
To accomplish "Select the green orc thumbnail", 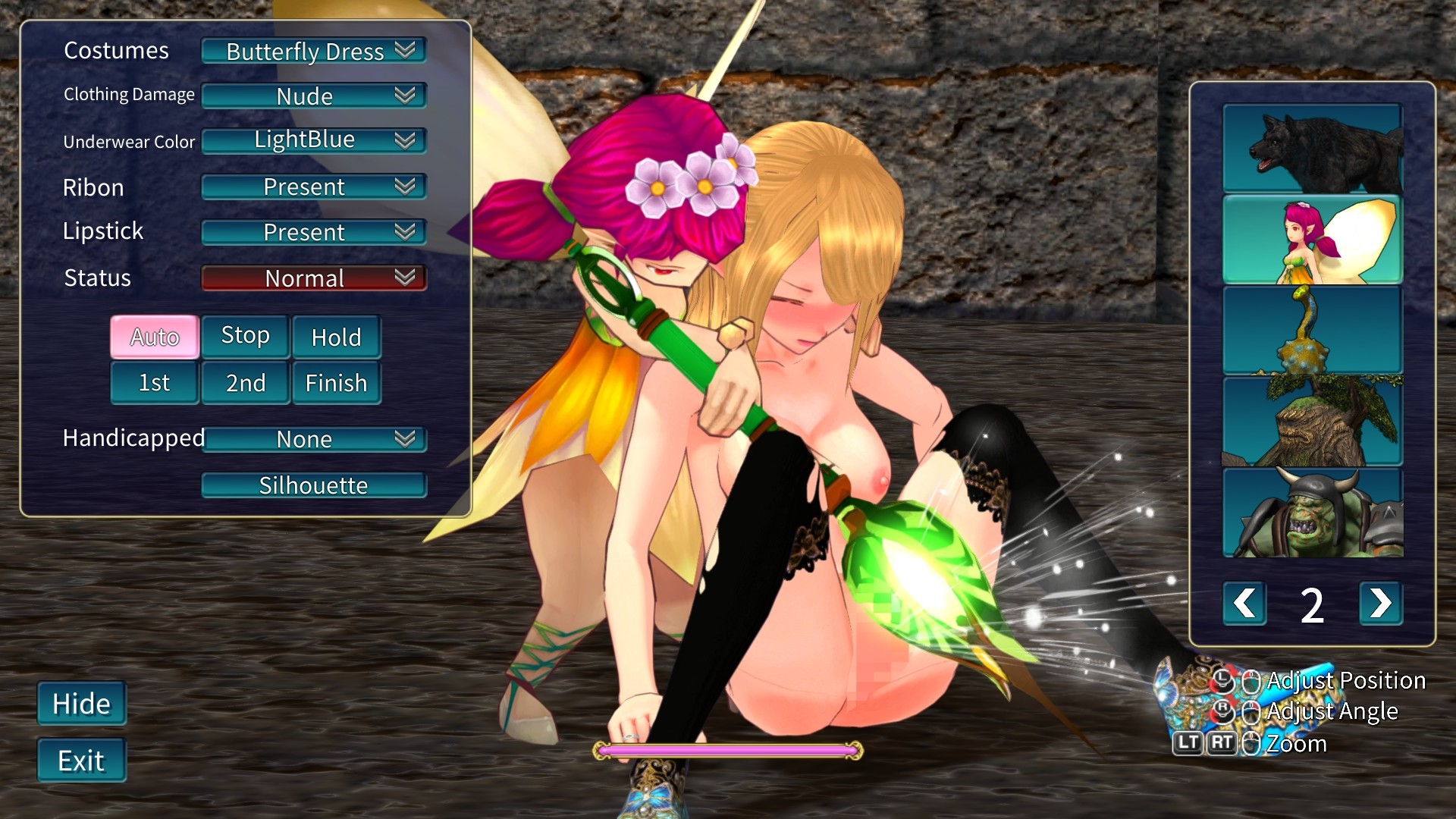I will click(1312, 513).
